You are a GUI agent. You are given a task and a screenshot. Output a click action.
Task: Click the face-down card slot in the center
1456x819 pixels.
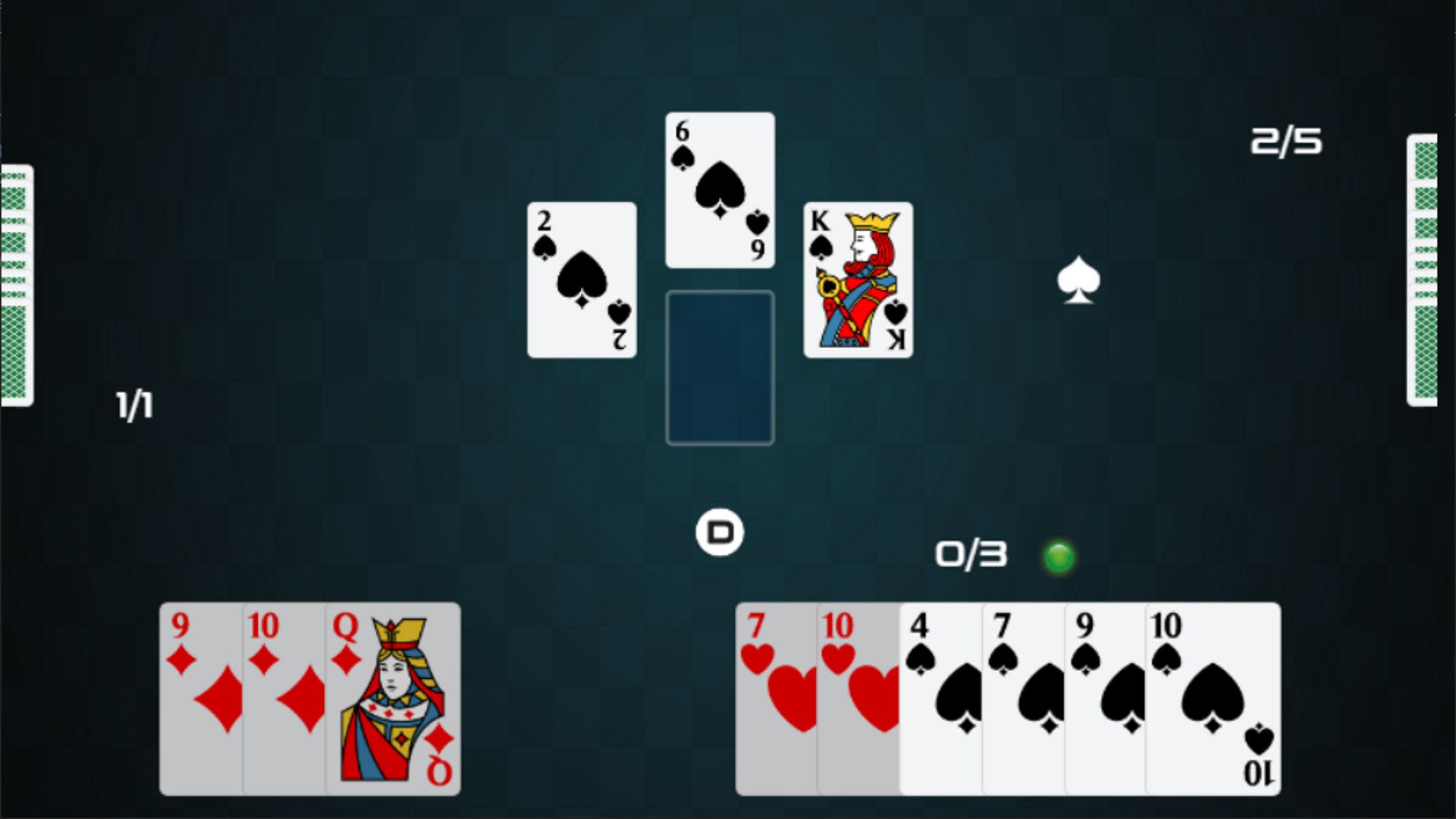coord(719,366)
